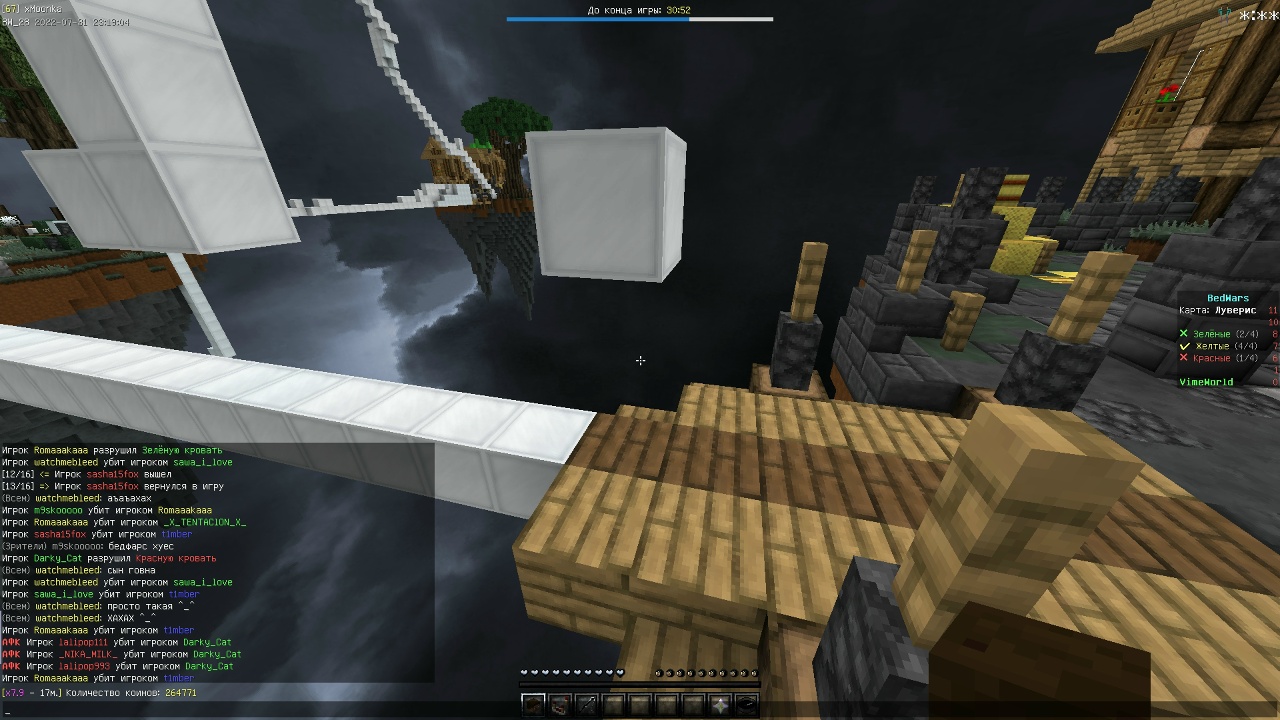
Task: Click player name watchmebleed in chat
Action: tap(63, 581)
